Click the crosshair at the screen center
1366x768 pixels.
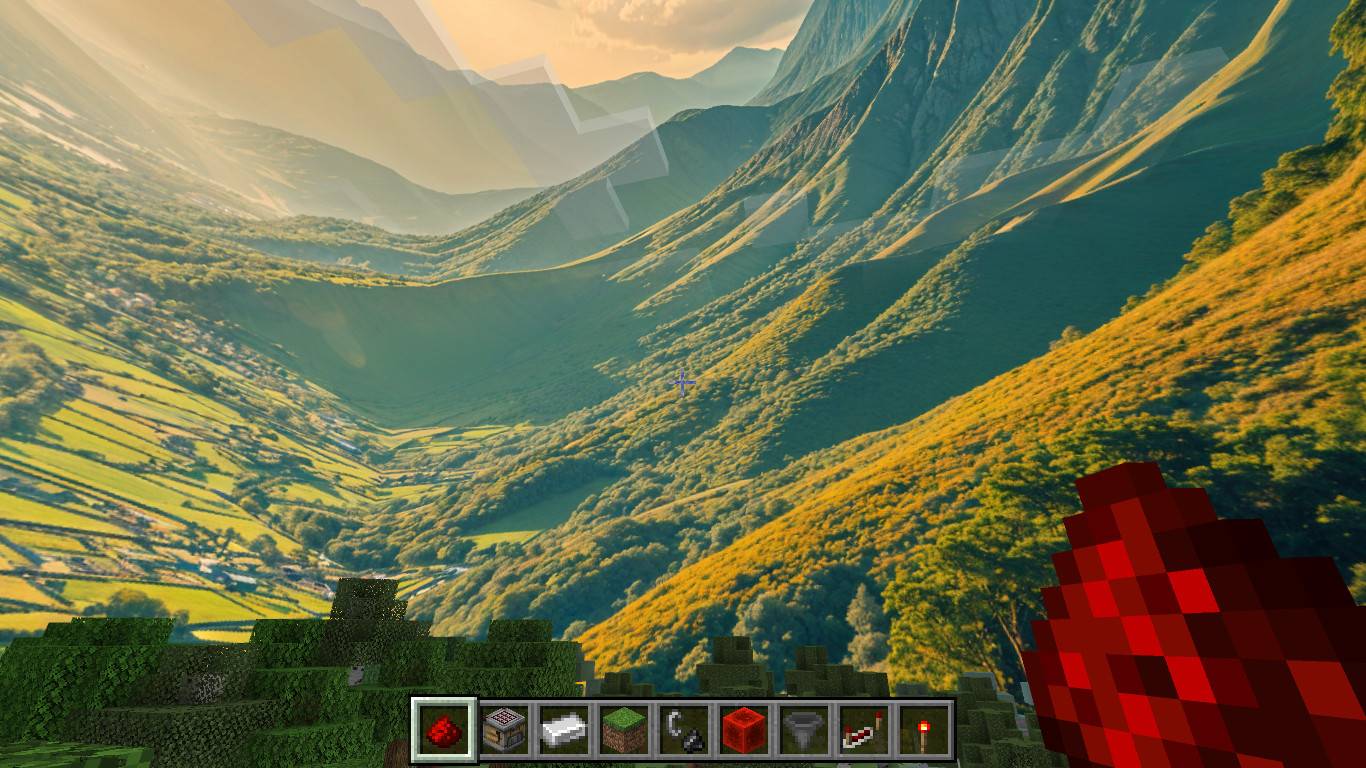pyautogui.click(x=683, y=382)
